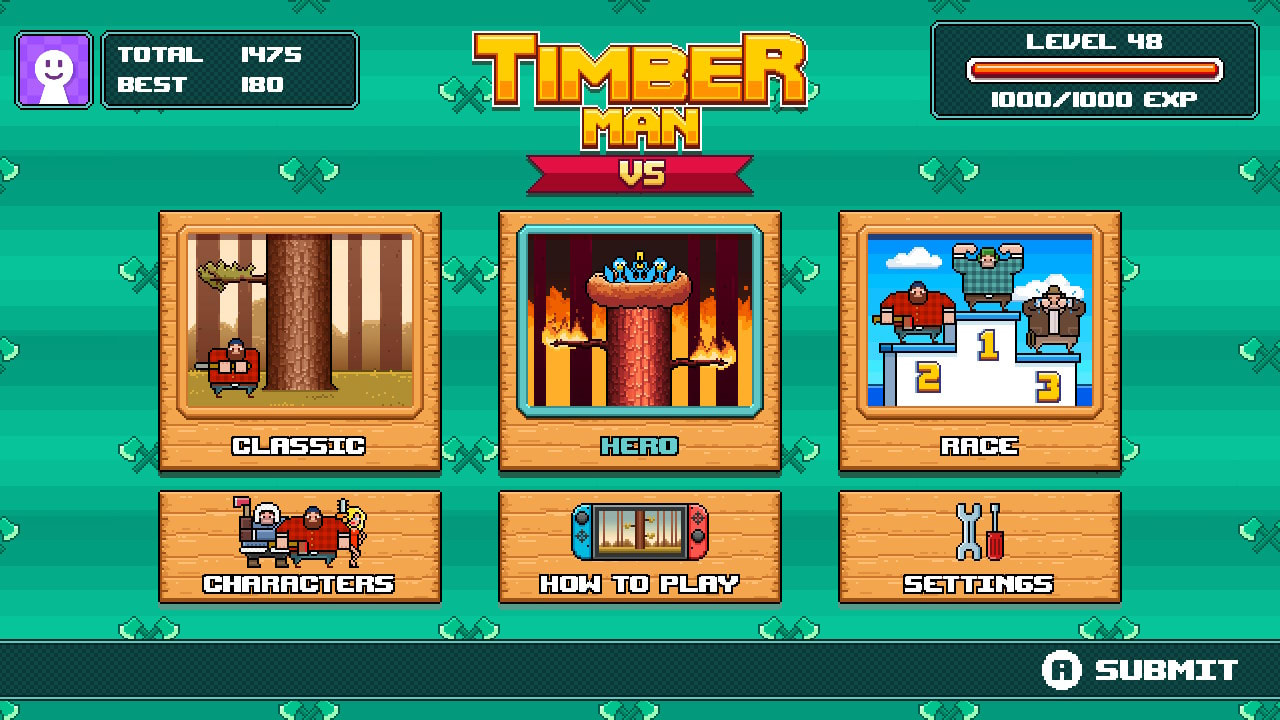This screenshot has height=720, width=1280.
Task: Click the A button icon next to Submit
Action: (1064, 668)
